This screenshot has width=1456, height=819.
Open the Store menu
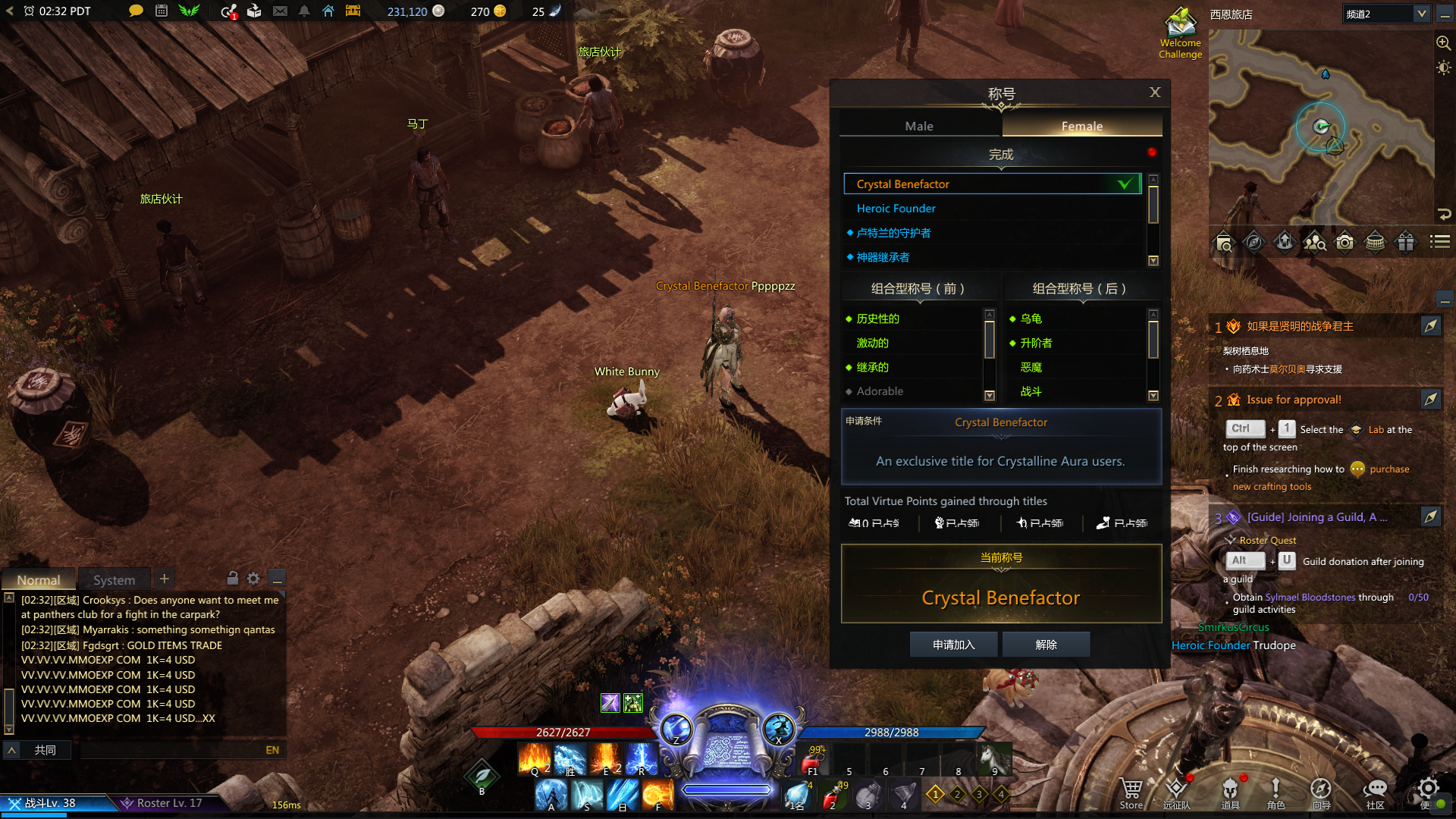click(x=1131, y=792)
